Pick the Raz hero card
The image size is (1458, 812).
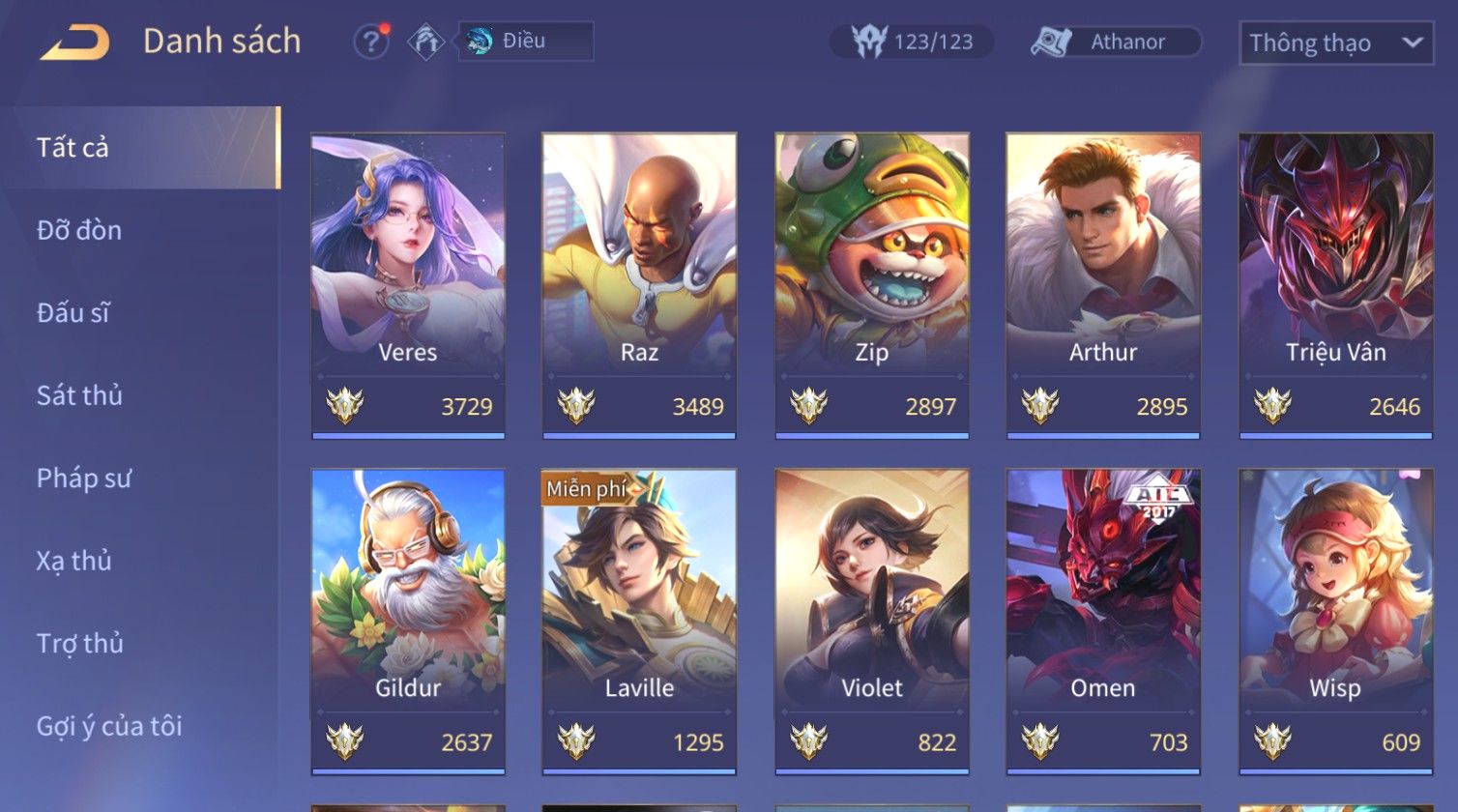639,285
